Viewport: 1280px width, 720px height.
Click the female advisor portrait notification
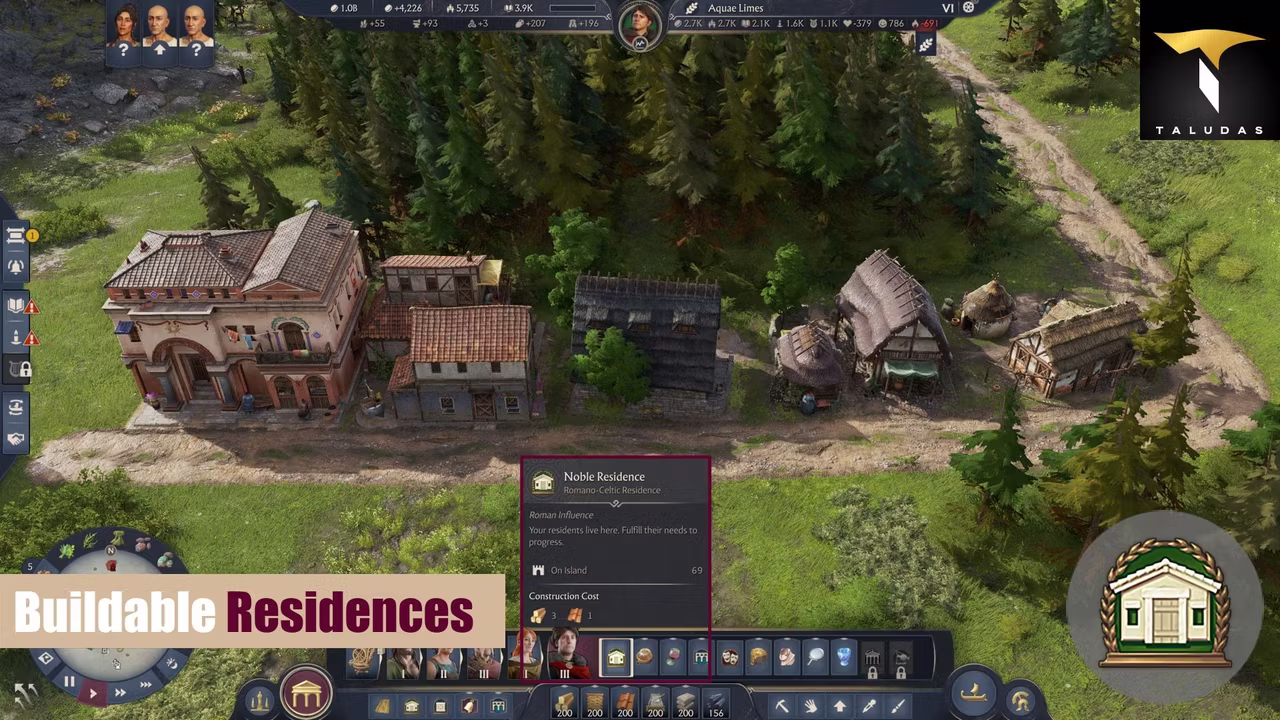pos(124,32)
